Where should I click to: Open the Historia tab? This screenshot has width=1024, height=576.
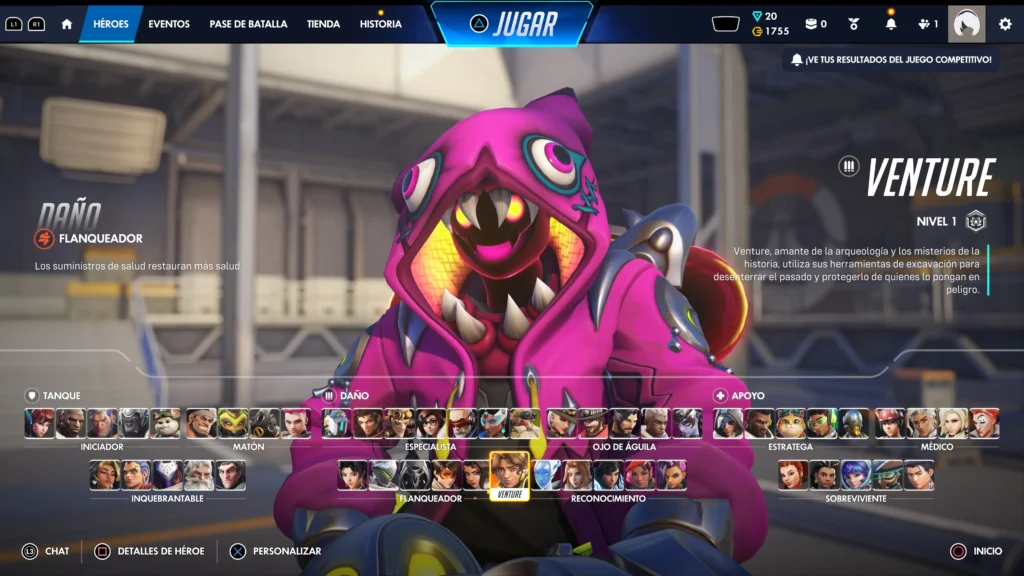pos(381,24)
